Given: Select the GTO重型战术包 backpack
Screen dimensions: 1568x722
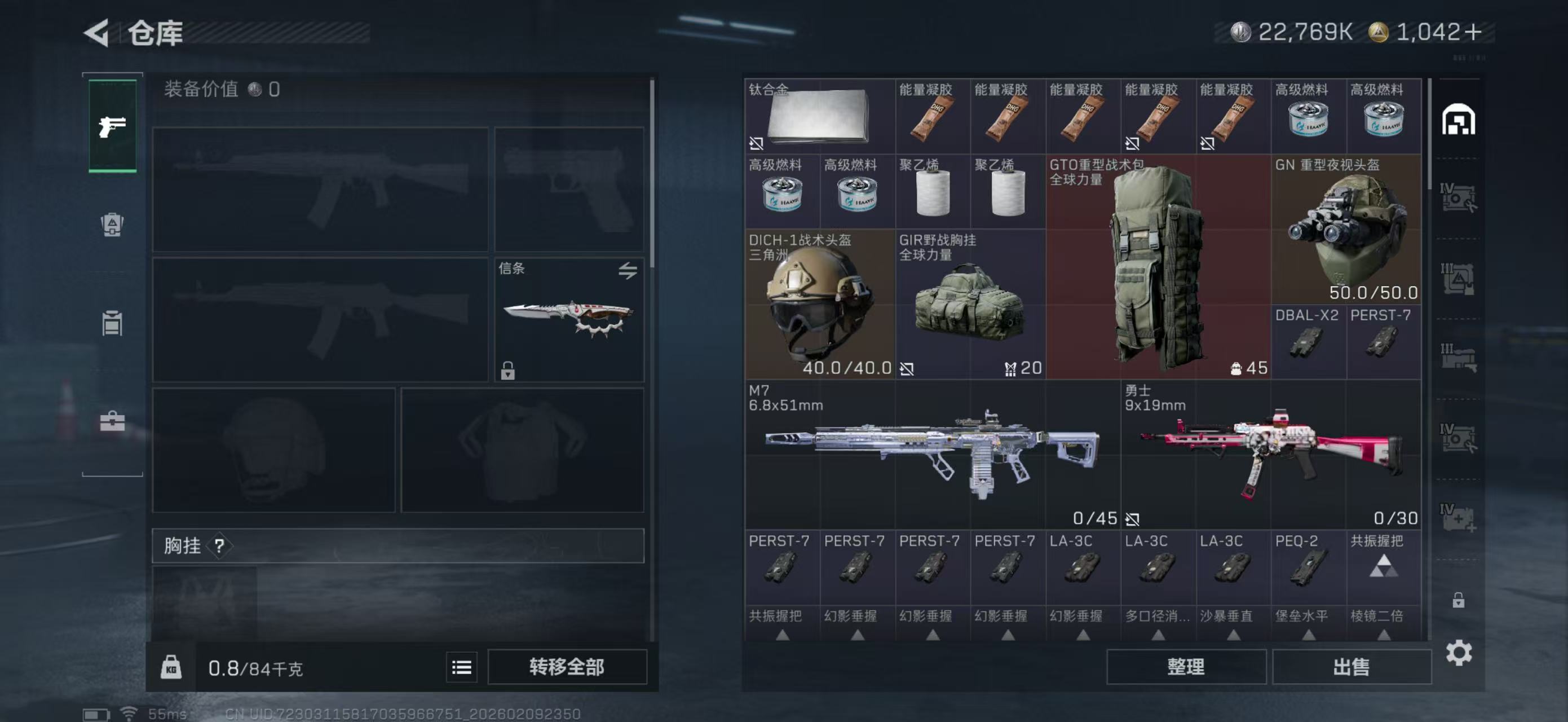Looking at the screenshot, I should click(x=1157, y=267).
